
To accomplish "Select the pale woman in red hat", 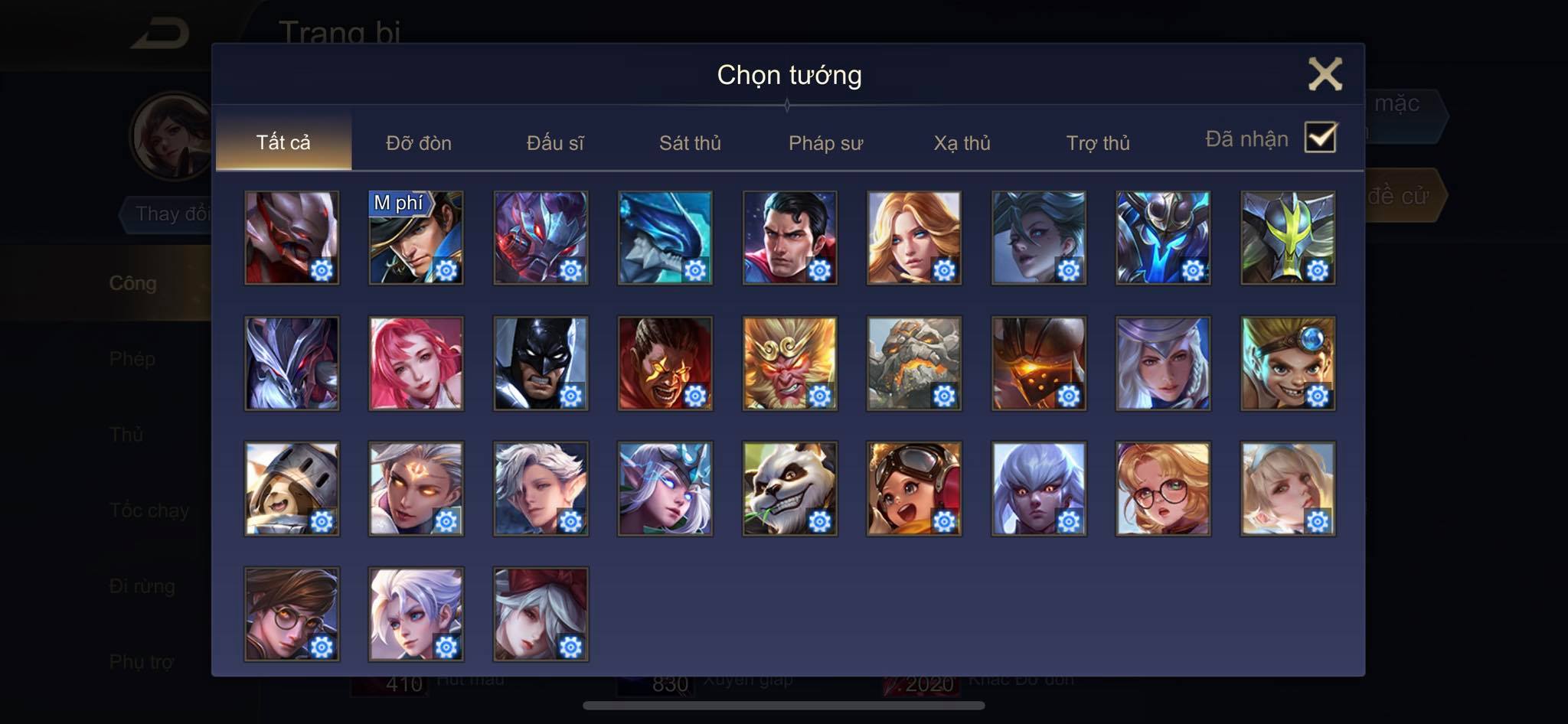I will click(541, 614).
